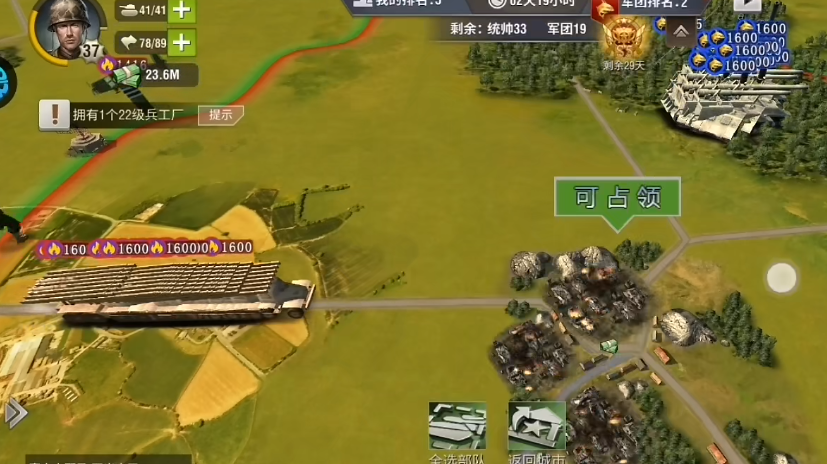Screen dimensions: 827x464
Task: Open the gold eagle season medal
Action: point(626,42)
